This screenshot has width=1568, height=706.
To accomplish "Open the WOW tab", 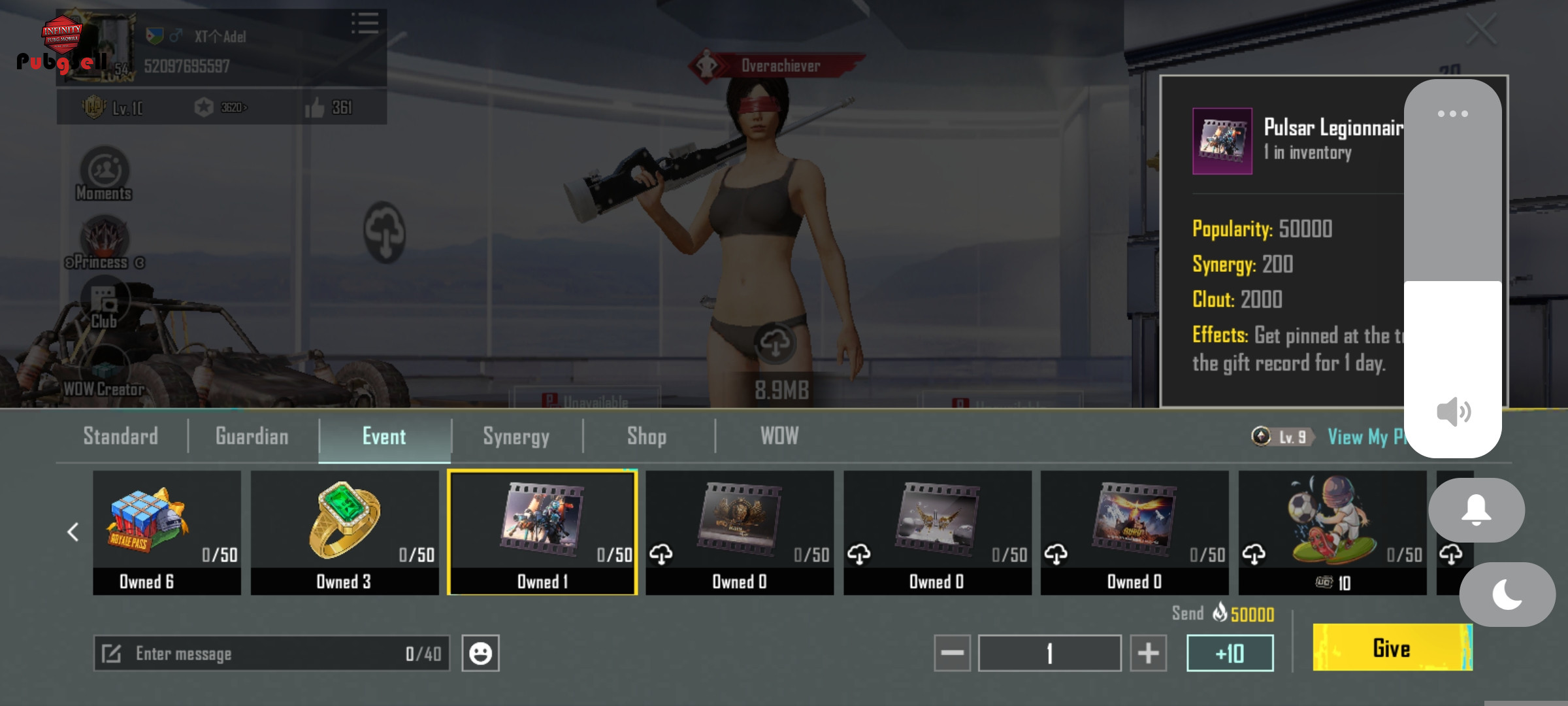I will click(x=779, y=436).
